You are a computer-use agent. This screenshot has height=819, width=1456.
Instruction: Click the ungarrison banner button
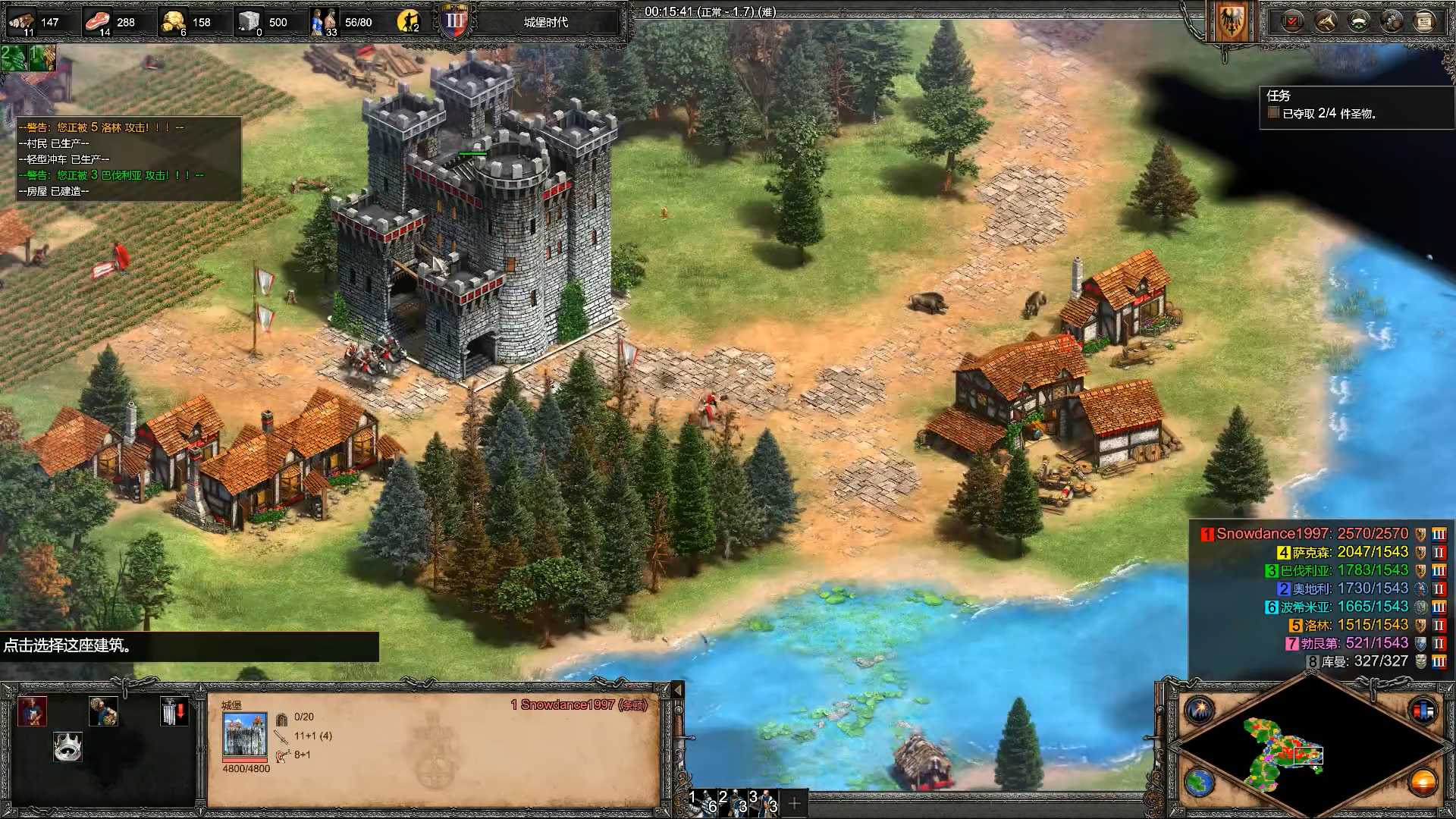point(174,711)
